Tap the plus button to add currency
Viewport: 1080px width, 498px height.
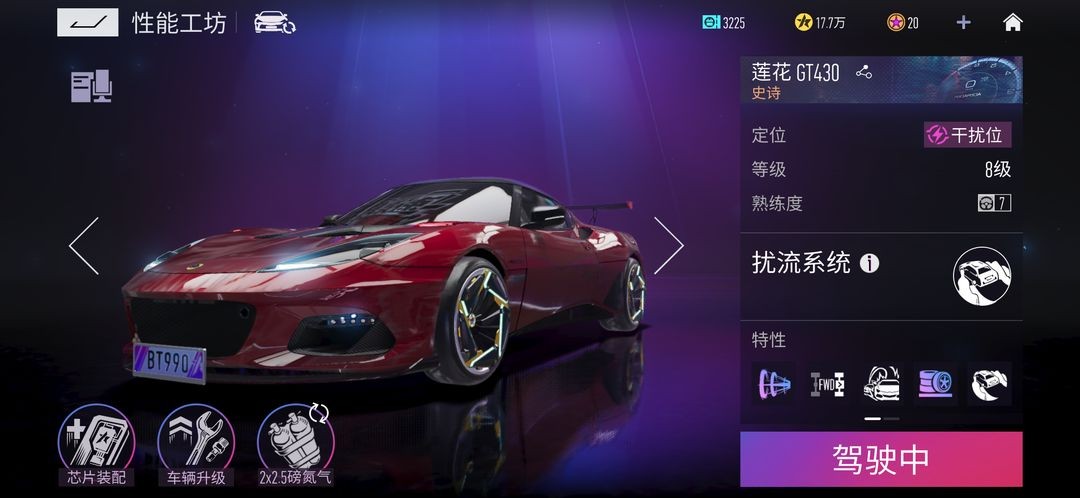pos(963,22)
